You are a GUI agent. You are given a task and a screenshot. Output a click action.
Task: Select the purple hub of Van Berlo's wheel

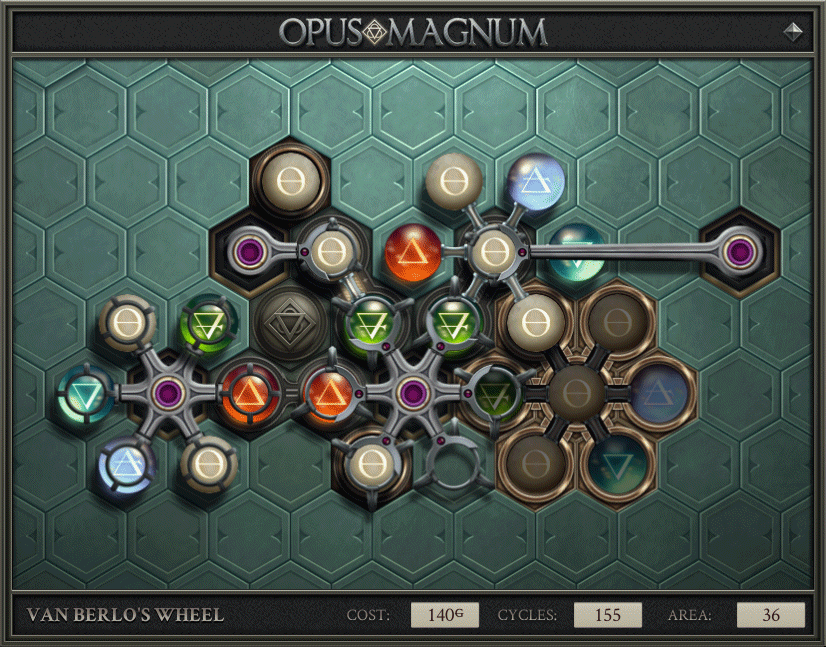[166, 391]
